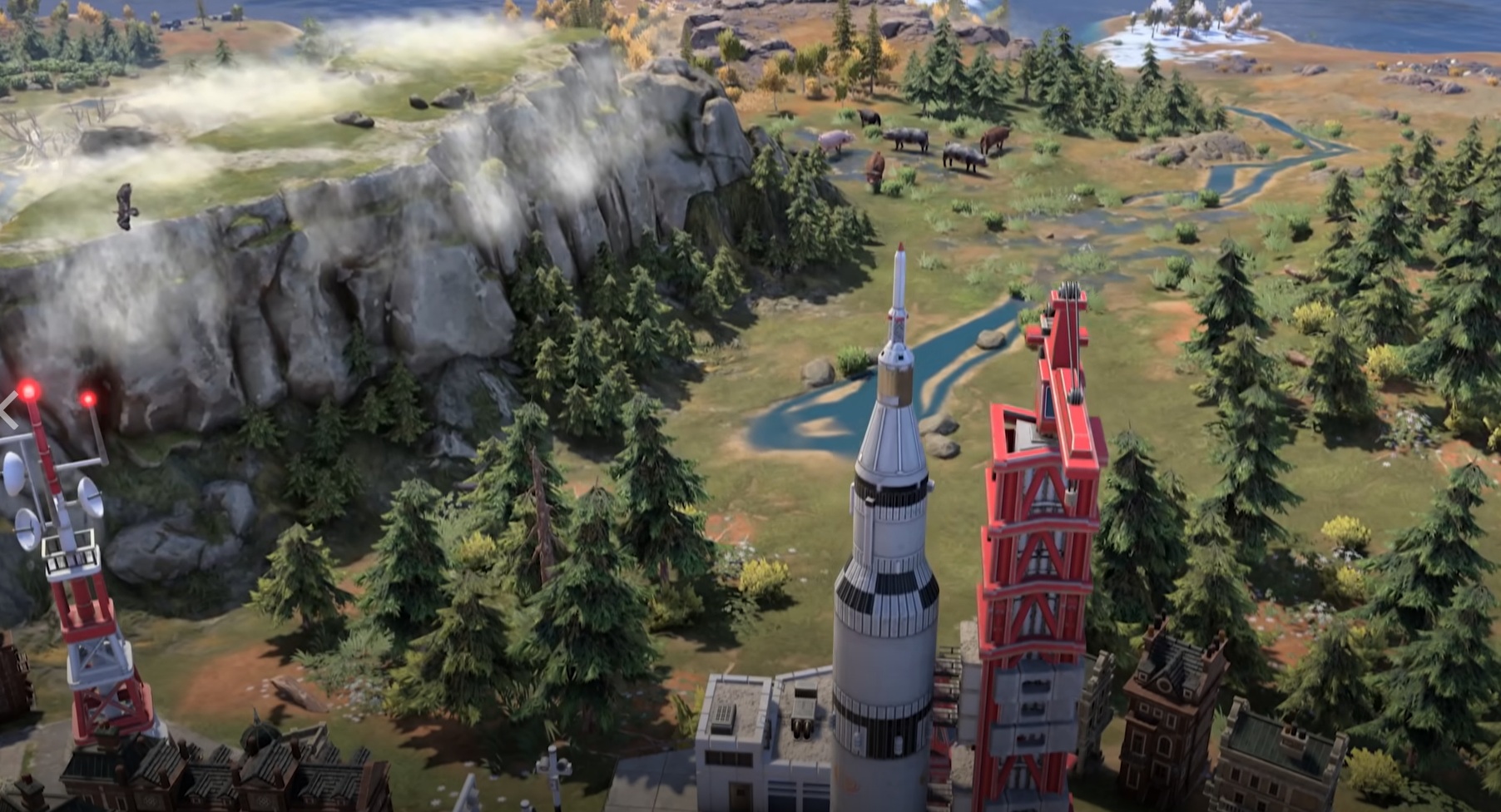Click the left chevron arrow at screen edge

coord(7,410)
